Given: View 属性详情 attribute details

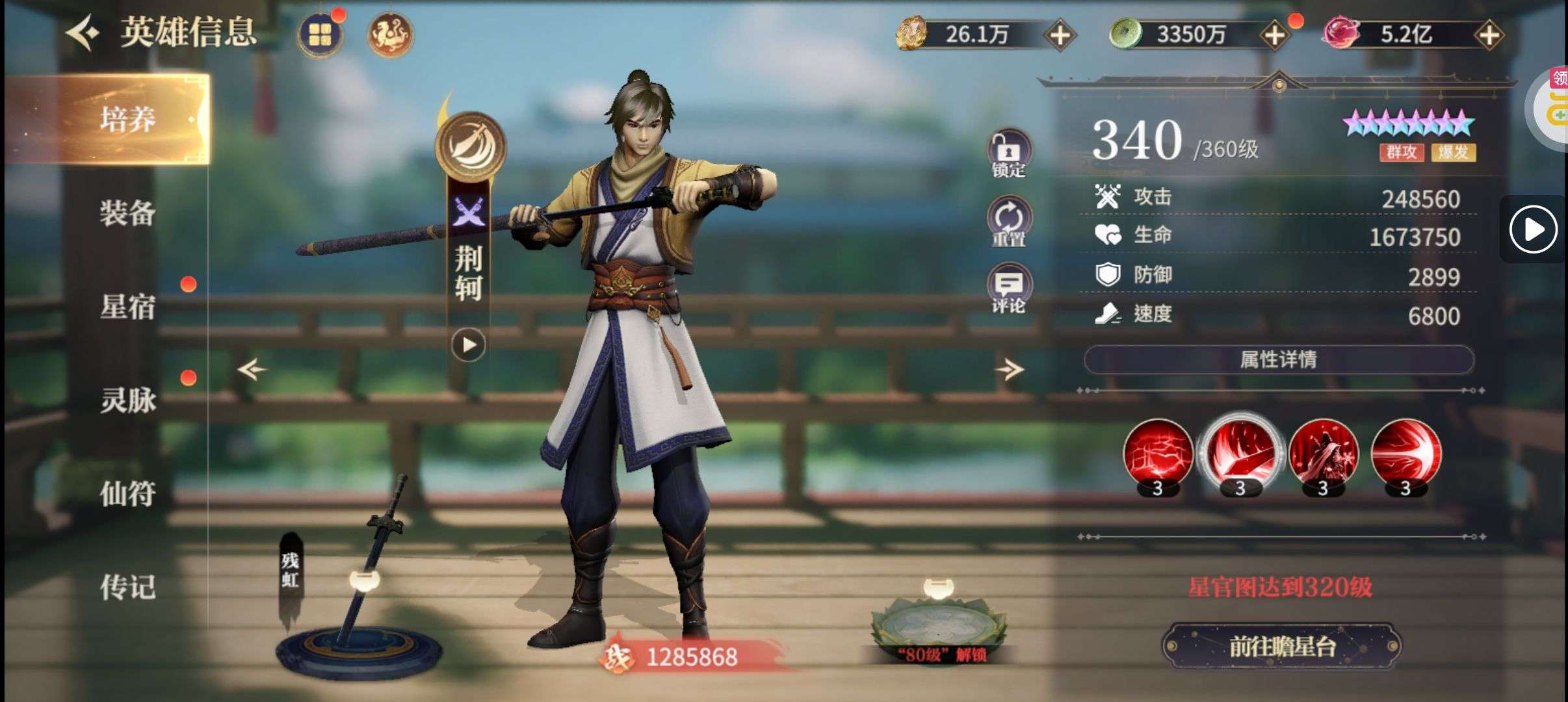Looking at the screenshot, I should 1278,359.
